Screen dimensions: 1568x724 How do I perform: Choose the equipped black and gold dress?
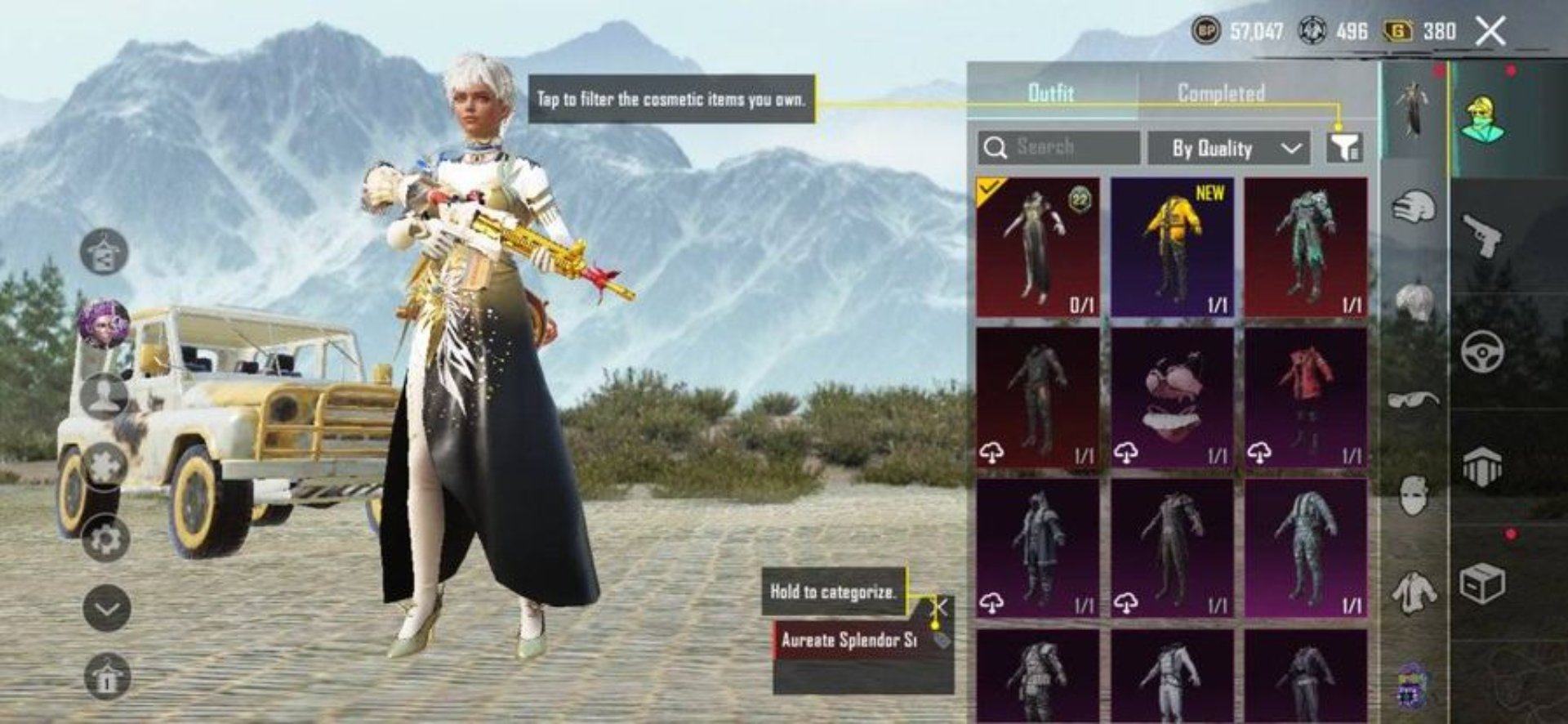pos(1038,247)
